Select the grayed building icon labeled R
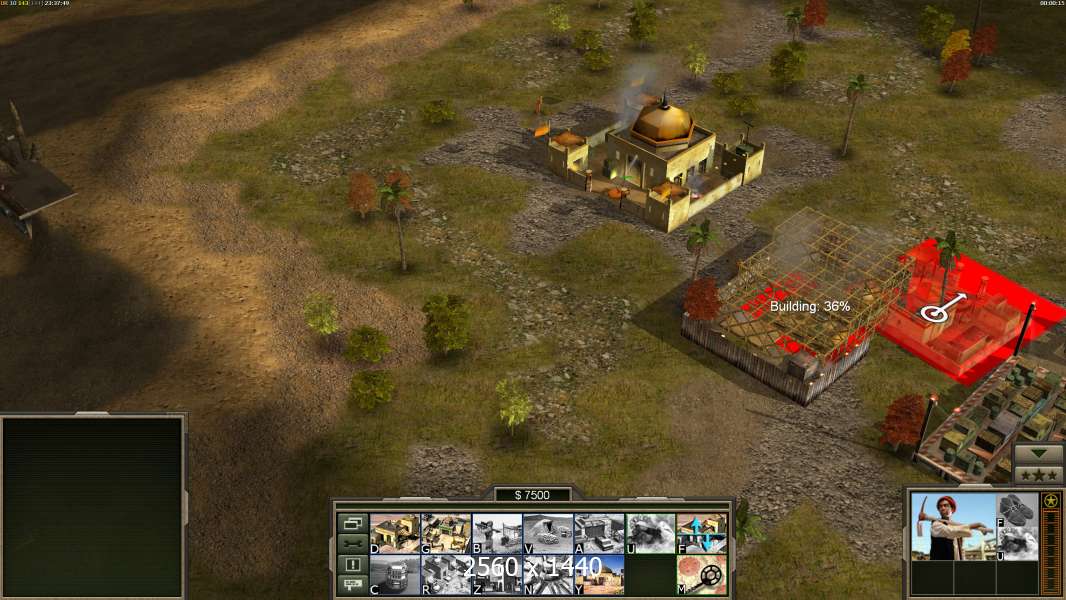The height and width of the screenshot is (600, 1066). pos(446,575)
